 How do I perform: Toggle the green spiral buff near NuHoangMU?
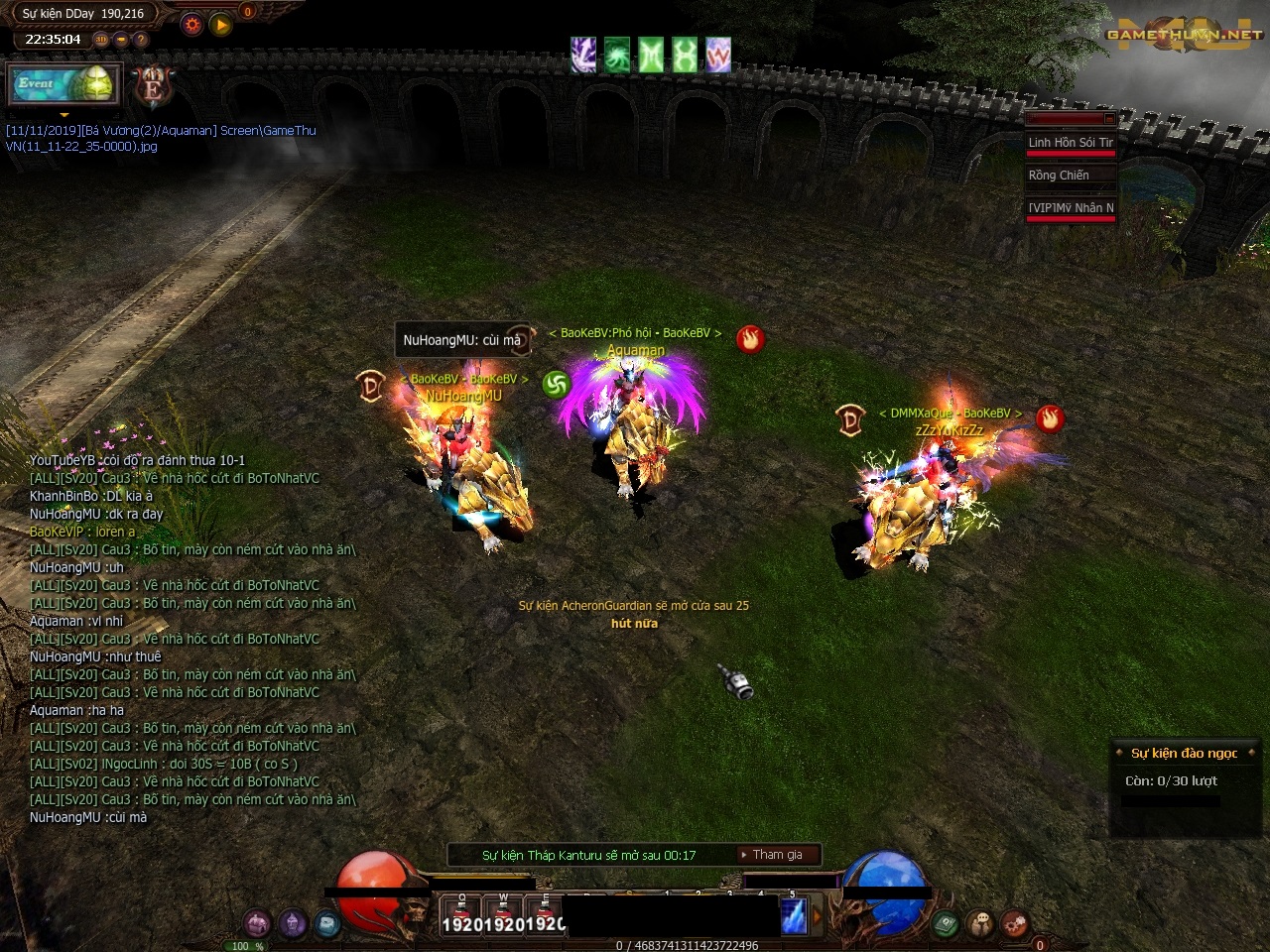(x=553, y=386)
